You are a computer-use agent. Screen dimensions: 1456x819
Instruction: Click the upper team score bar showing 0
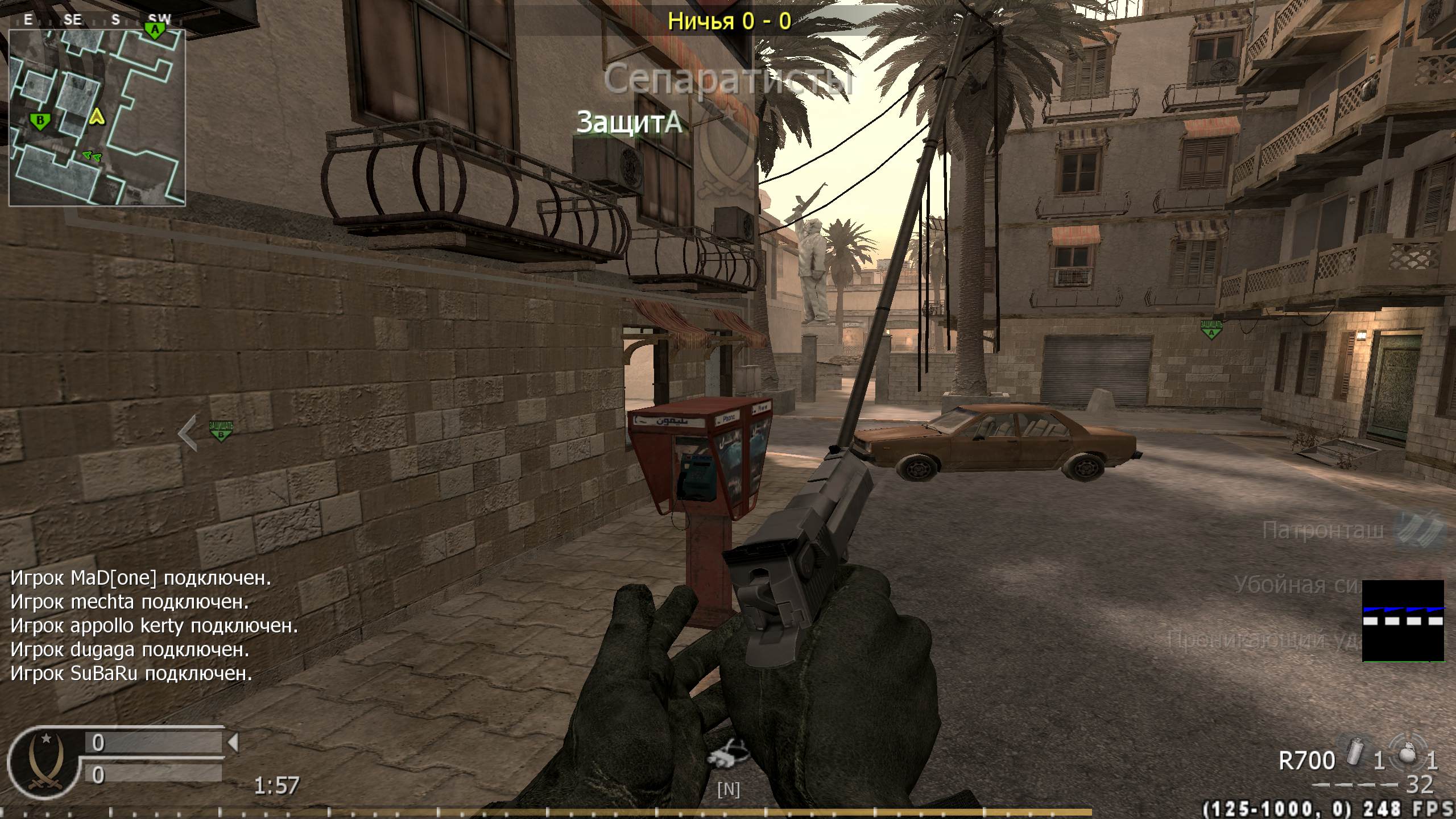pyautogui.click(x=154, y=742)
